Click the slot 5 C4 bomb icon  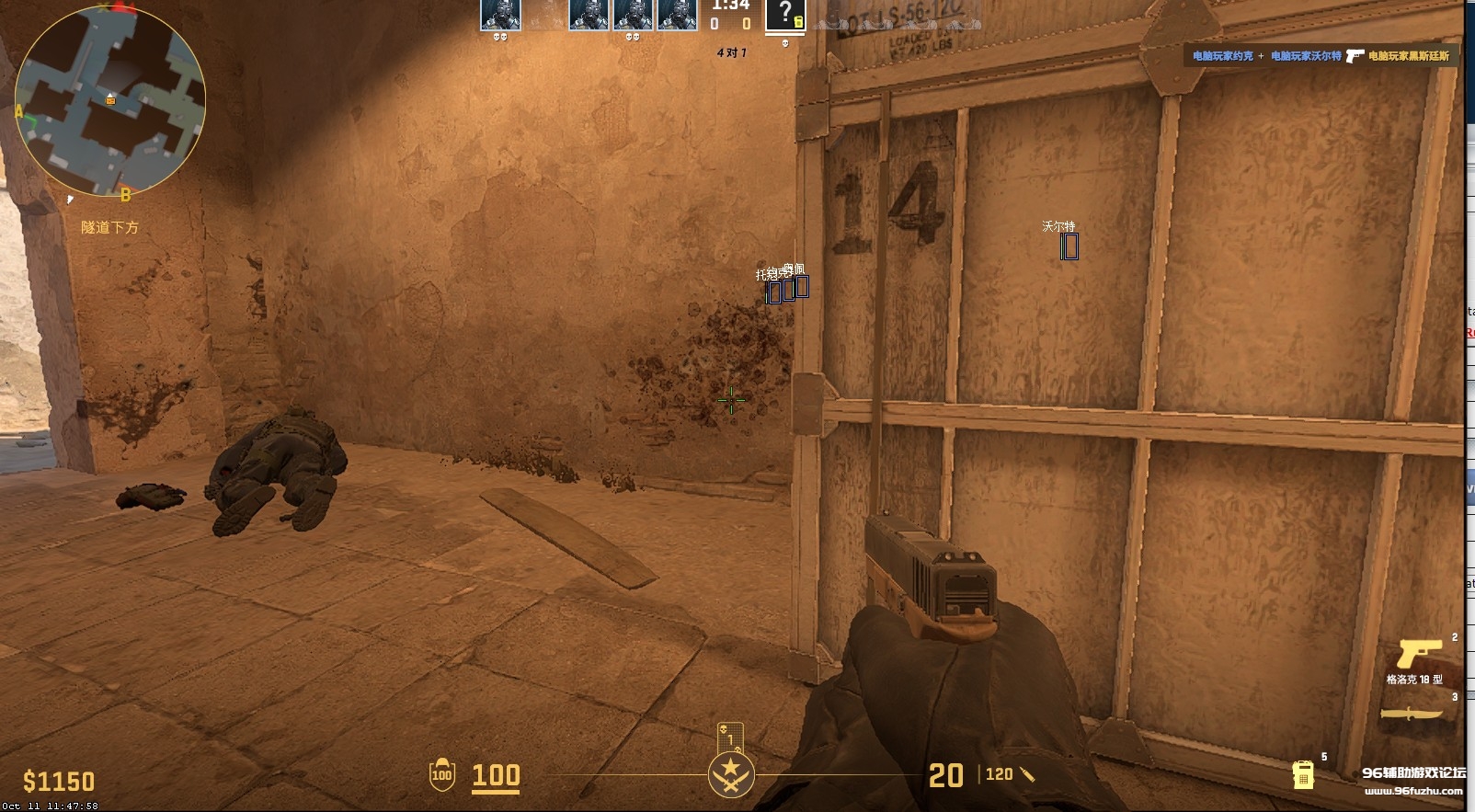(x=1302, y=777)
